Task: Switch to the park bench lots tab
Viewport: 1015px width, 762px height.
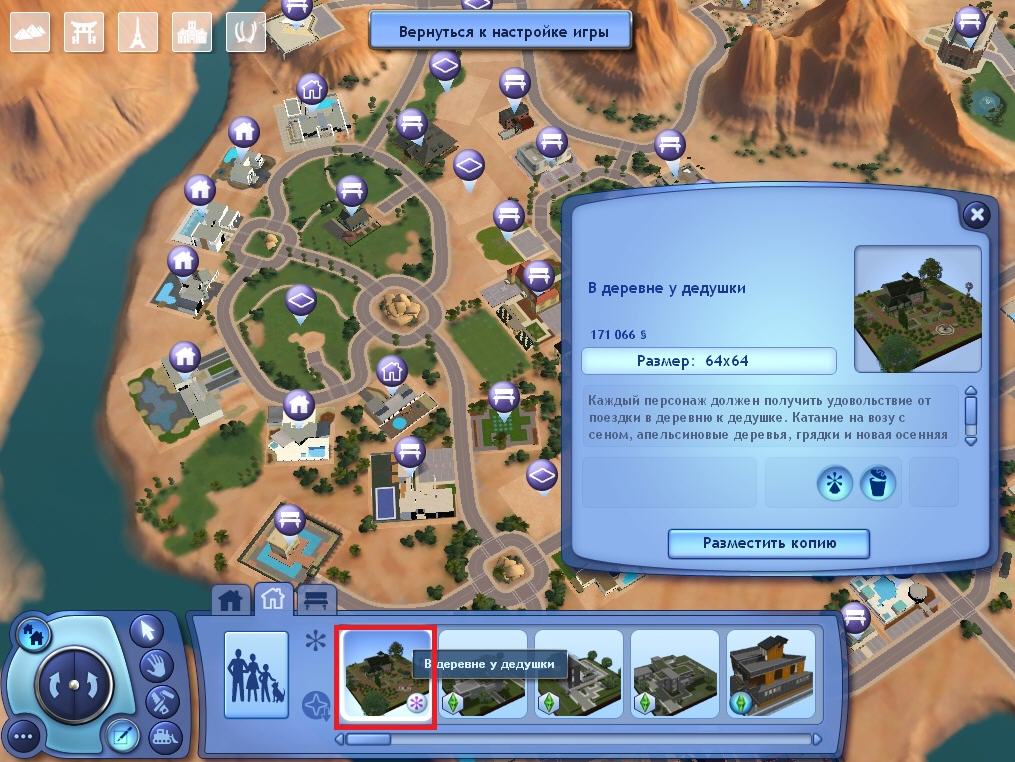Action: (x=317, y=600)
